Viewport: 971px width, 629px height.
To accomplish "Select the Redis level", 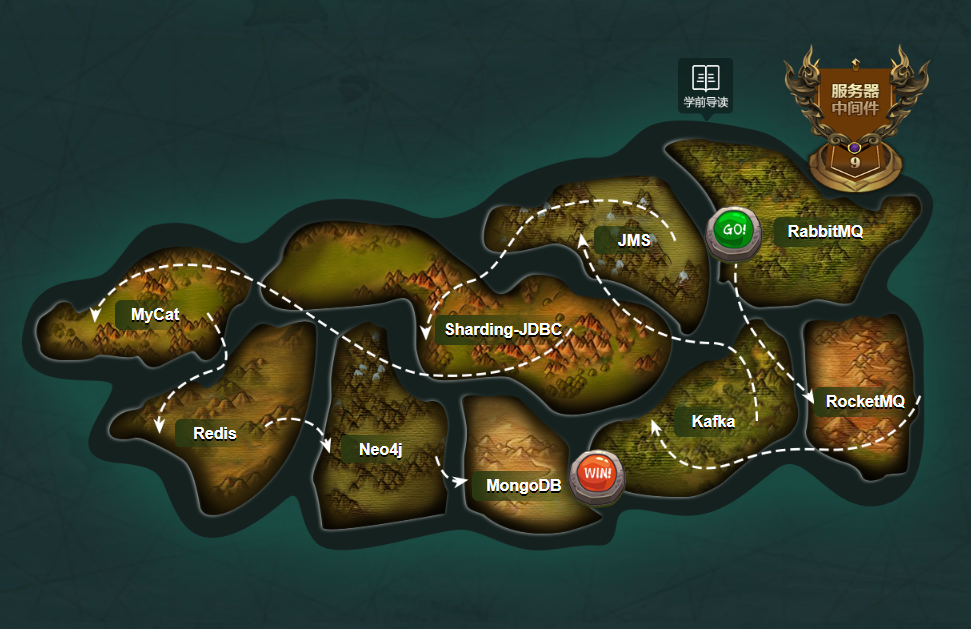I will (214, 434).
